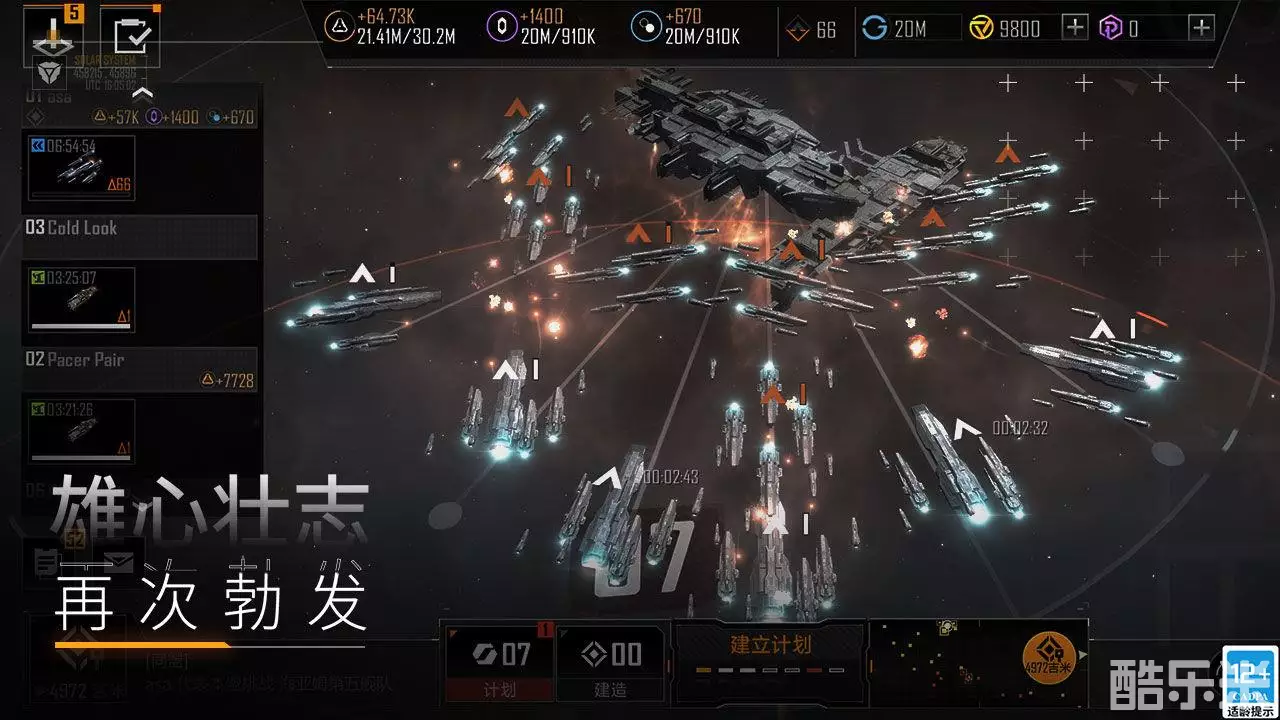Collapse the mission list with the top chevron
Image resolution: width=1280 pixels, height=720 pixels.
(143, 94)
